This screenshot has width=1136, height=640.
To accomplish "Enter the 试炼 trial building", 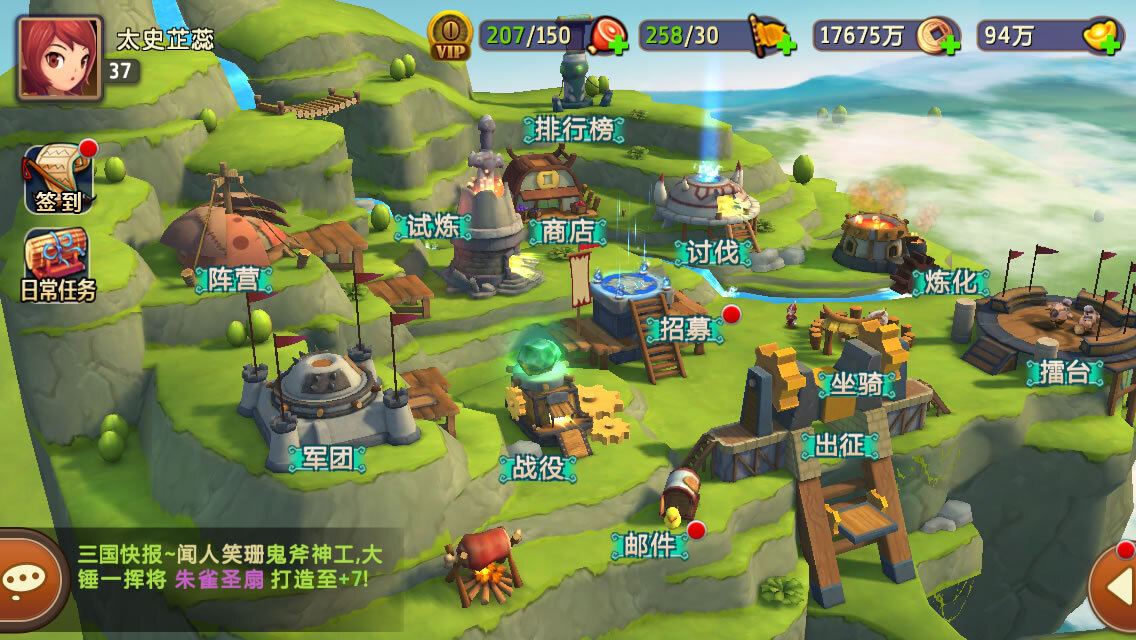I will click(433, 226).
